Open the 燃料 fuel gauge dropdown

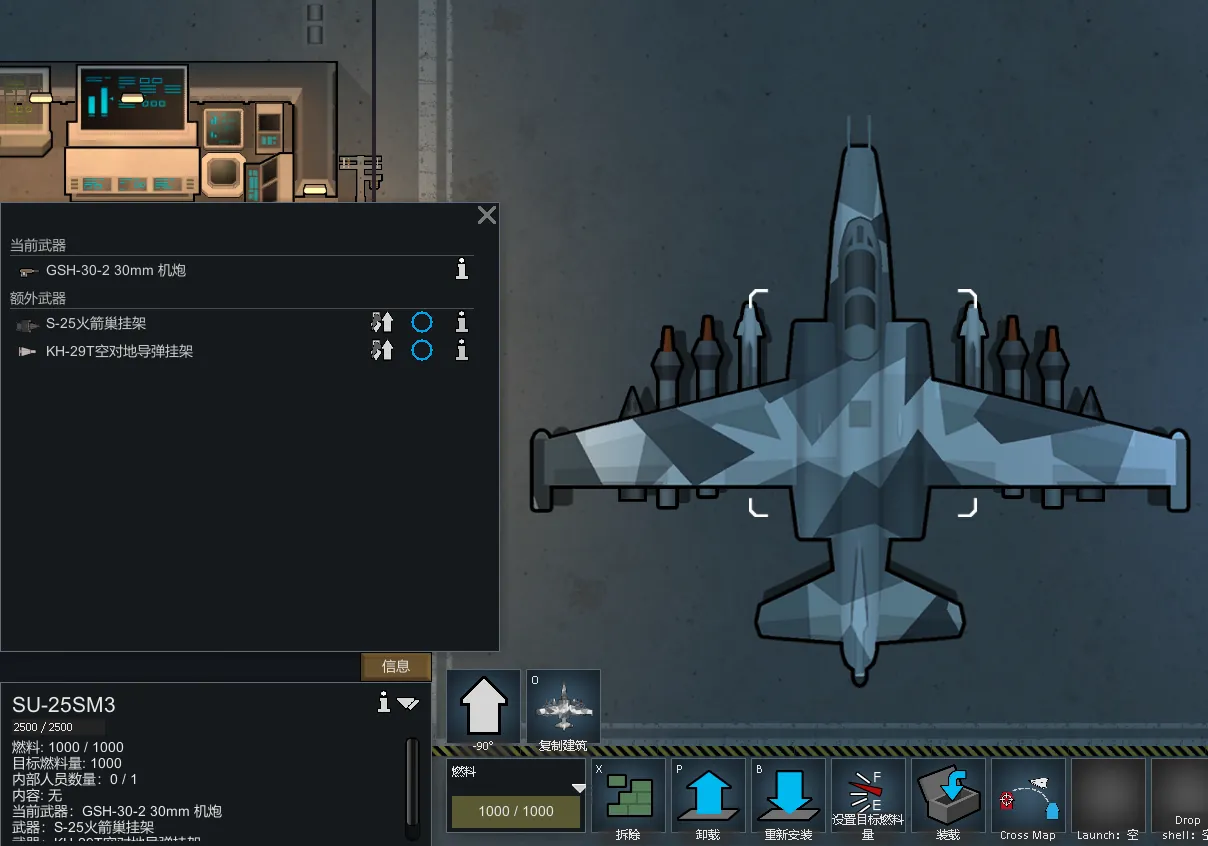578,788
